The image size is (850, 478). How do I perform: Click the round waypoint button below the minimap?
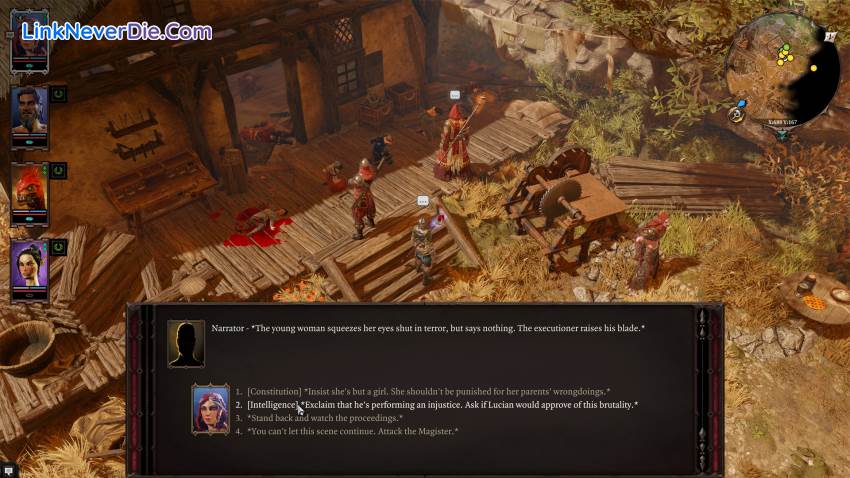click(x=737, y=115)
